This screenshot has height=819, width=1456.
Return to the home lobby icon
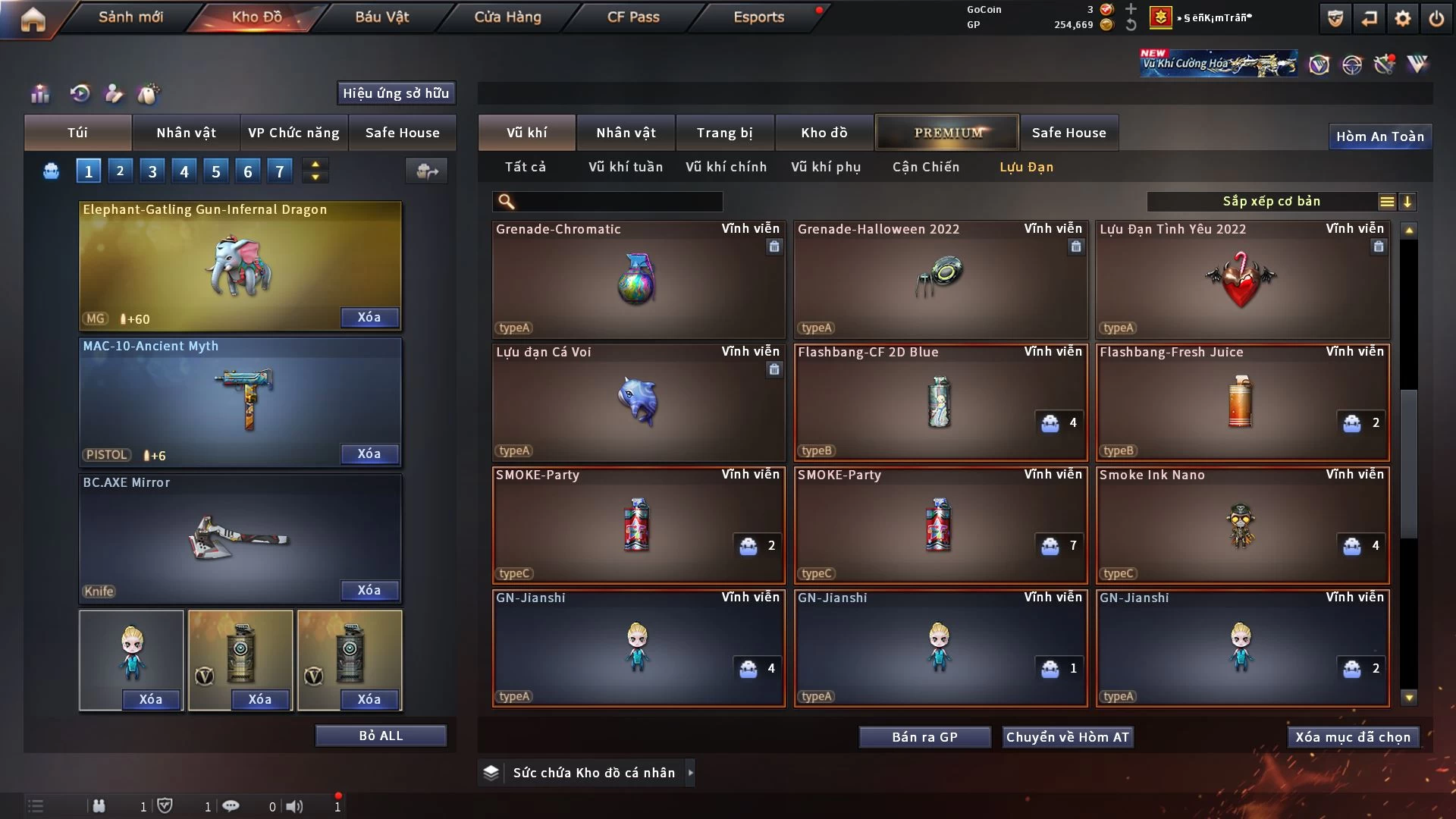pyautogui.click(x=33, y=18)
